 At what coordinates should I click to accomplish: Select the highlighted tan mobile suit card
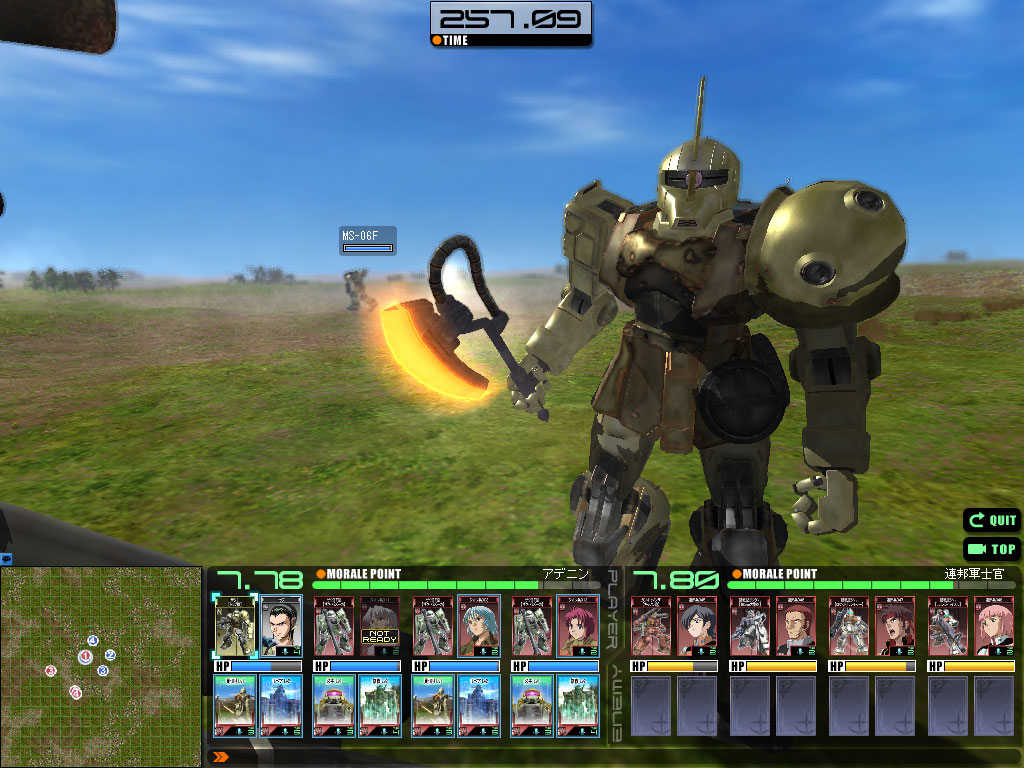point(235,625)
